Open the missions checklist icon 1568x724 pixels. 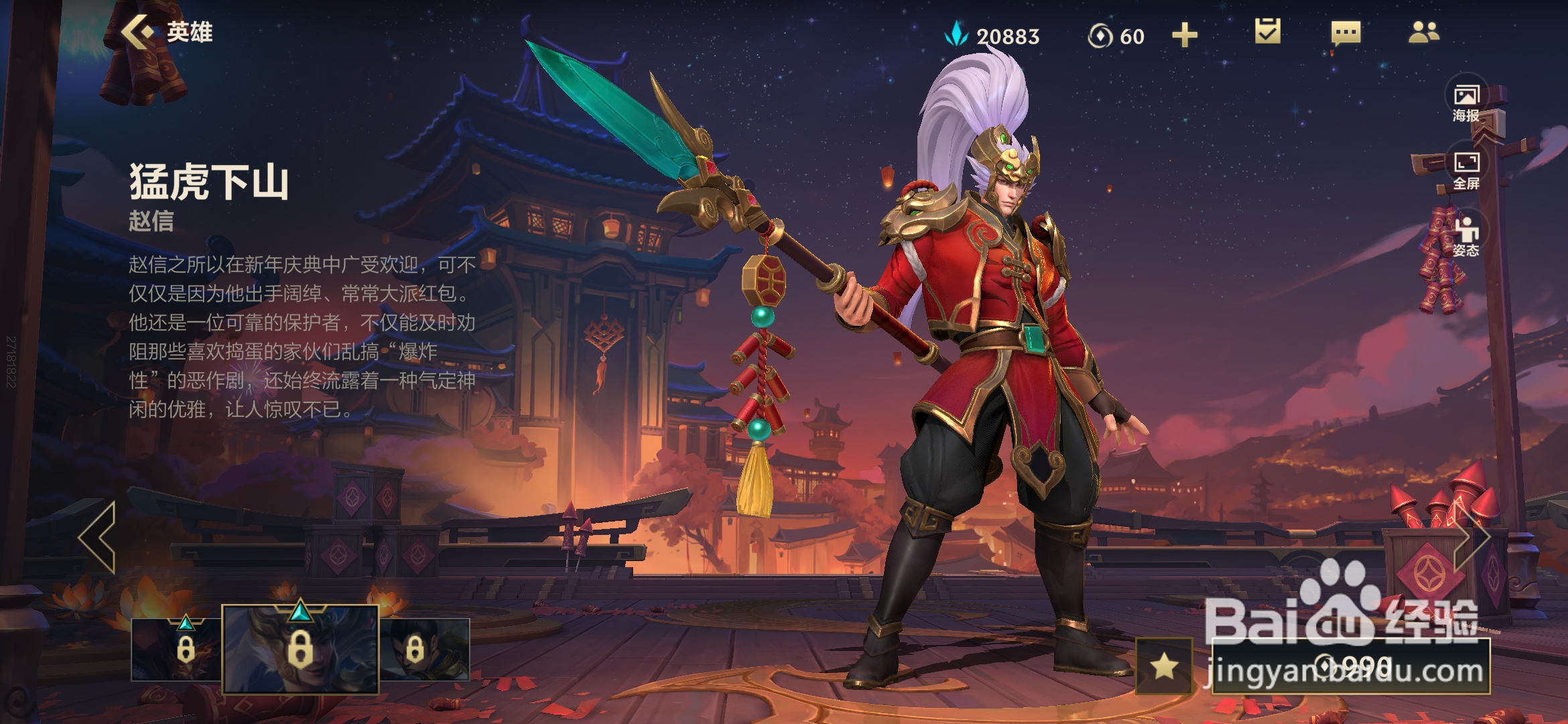tap(1267, 32)
